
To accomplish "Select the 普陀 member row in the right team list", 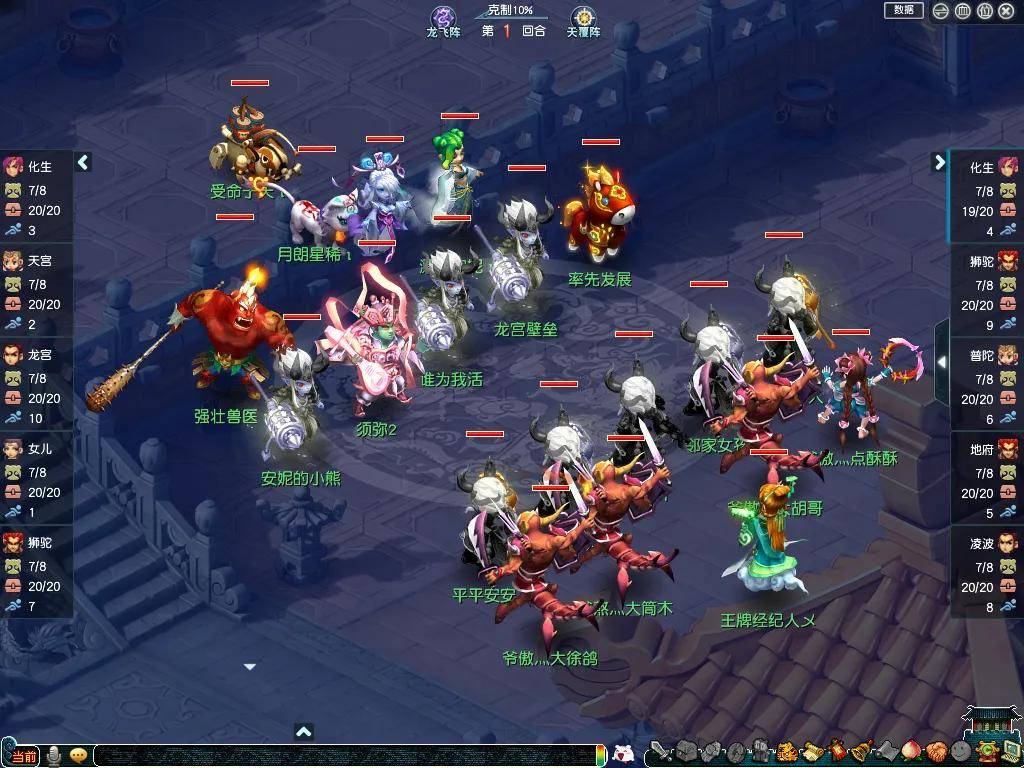I will (986, 377).
